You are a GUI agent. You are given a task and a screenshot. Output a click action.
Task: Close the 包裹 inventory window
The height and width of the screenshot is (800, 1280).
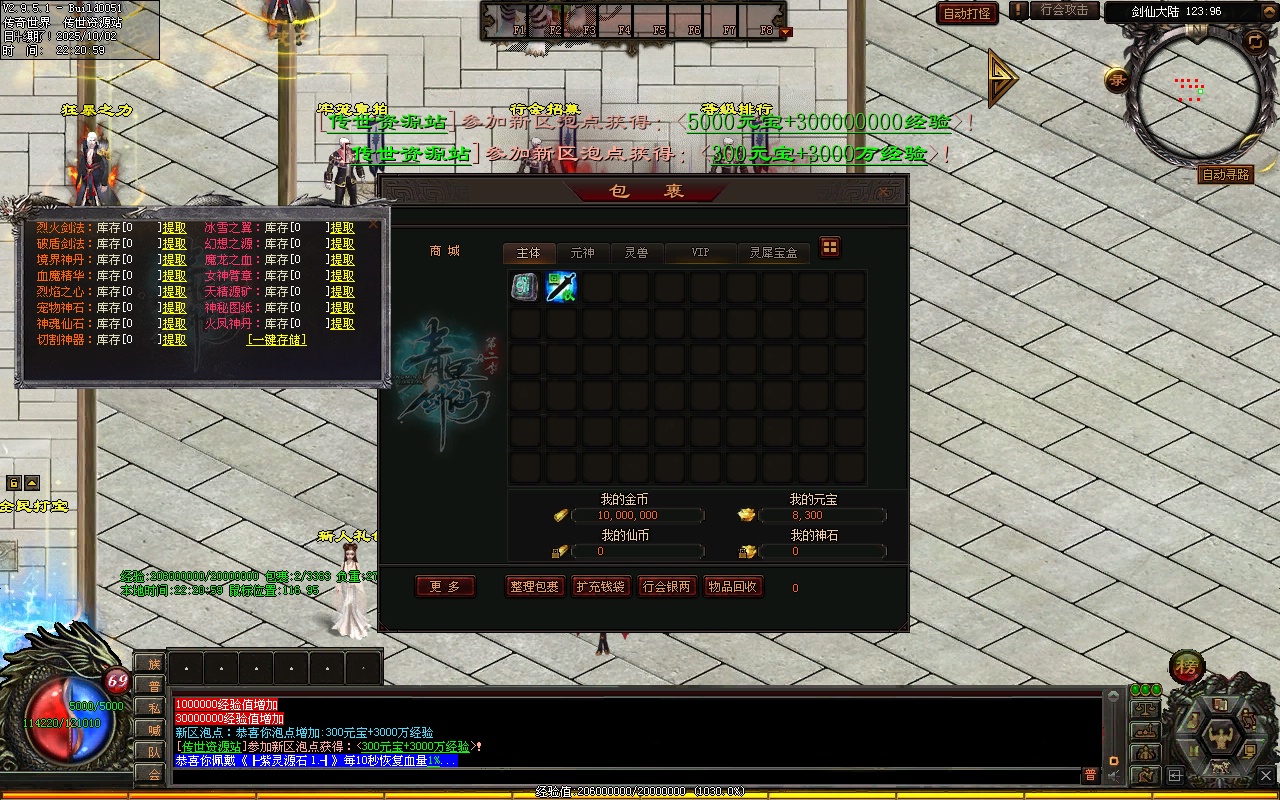click(x=885, y=192)
